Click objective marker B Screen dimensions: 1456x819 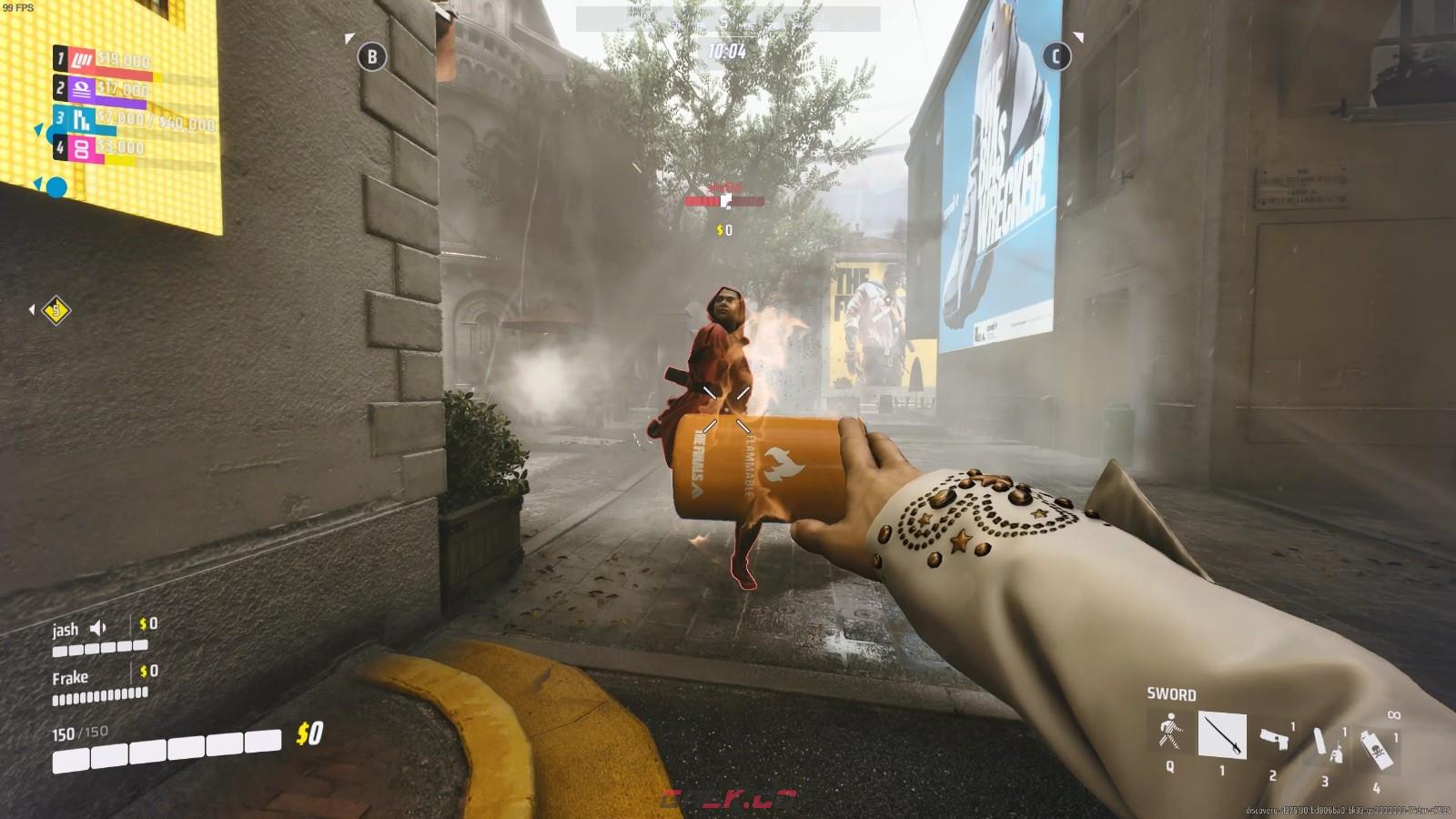click(371, 56)
